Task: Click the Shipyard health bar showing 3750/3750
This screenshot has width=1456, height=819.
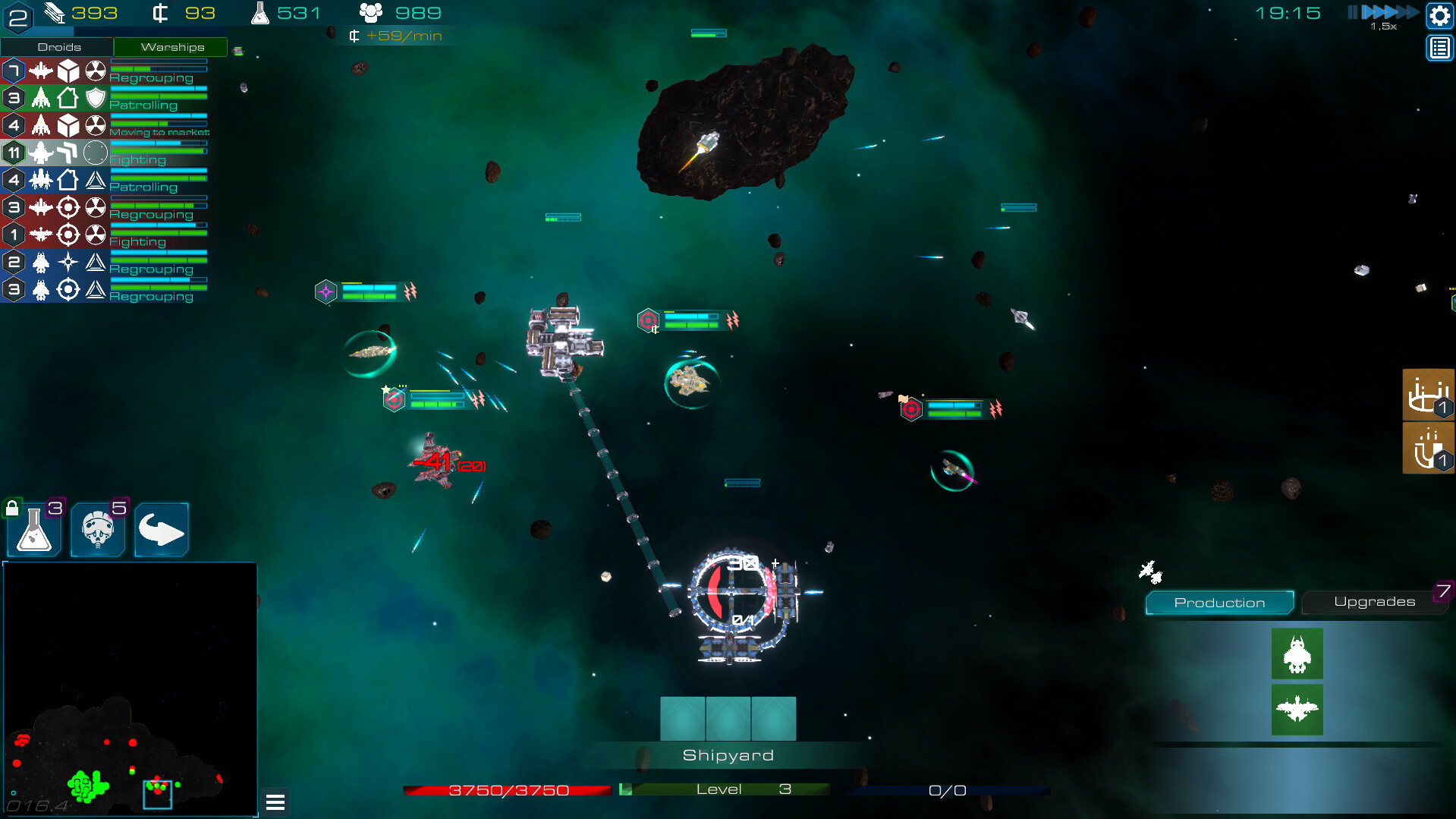Action: (x=508, y=789)
